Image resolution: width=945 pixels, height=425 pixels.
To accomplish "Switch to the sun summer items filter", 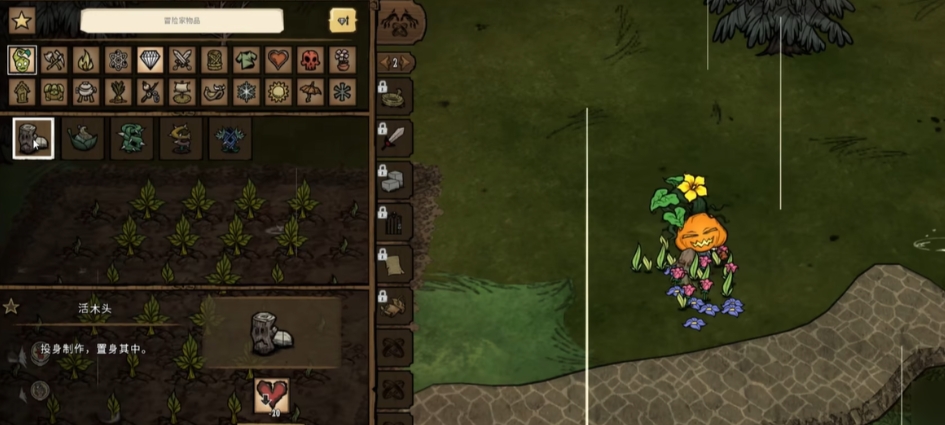I will [278, 92].
